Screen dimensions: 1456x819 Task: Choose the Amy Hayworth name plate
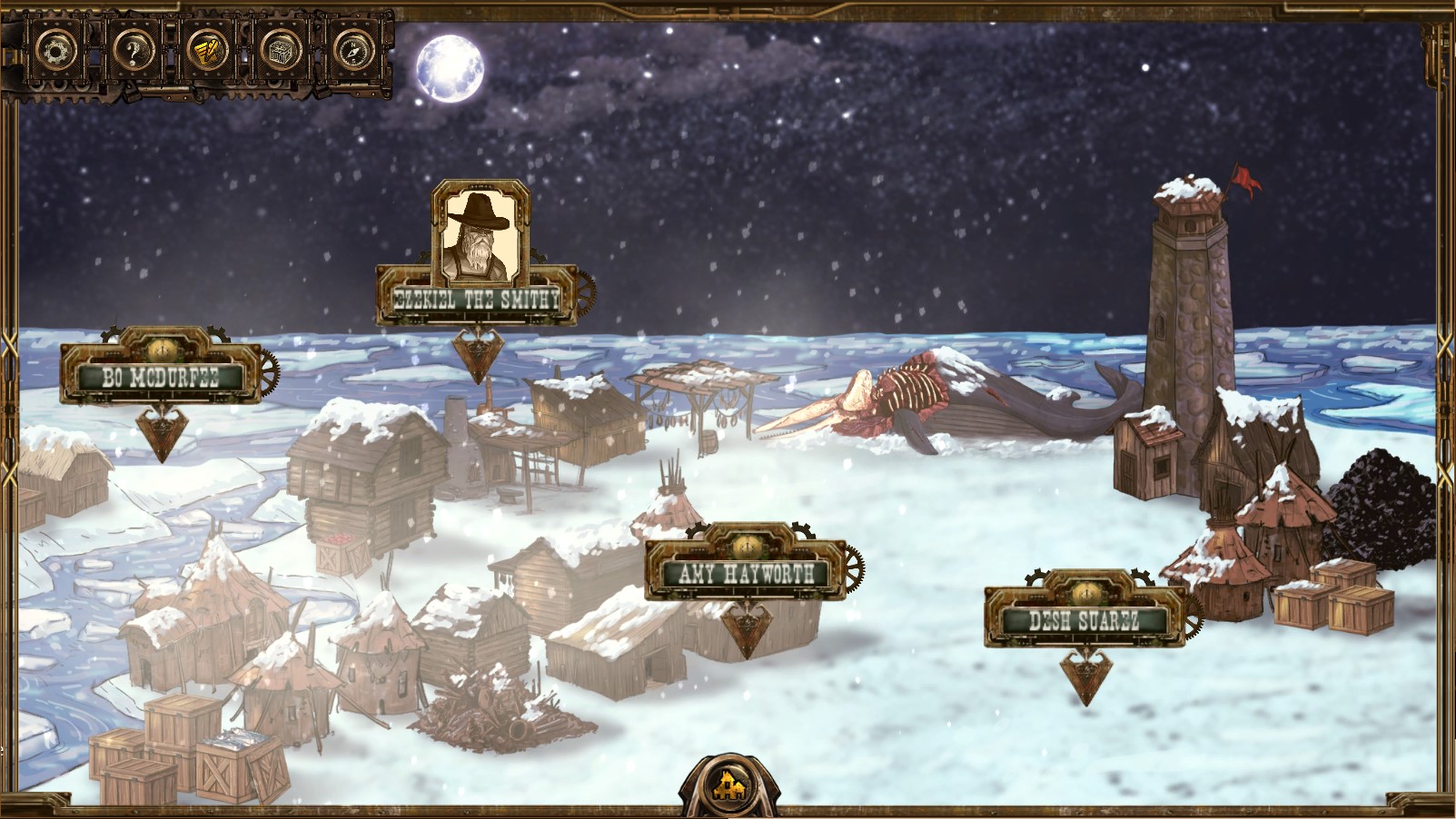tap(746, 573)
